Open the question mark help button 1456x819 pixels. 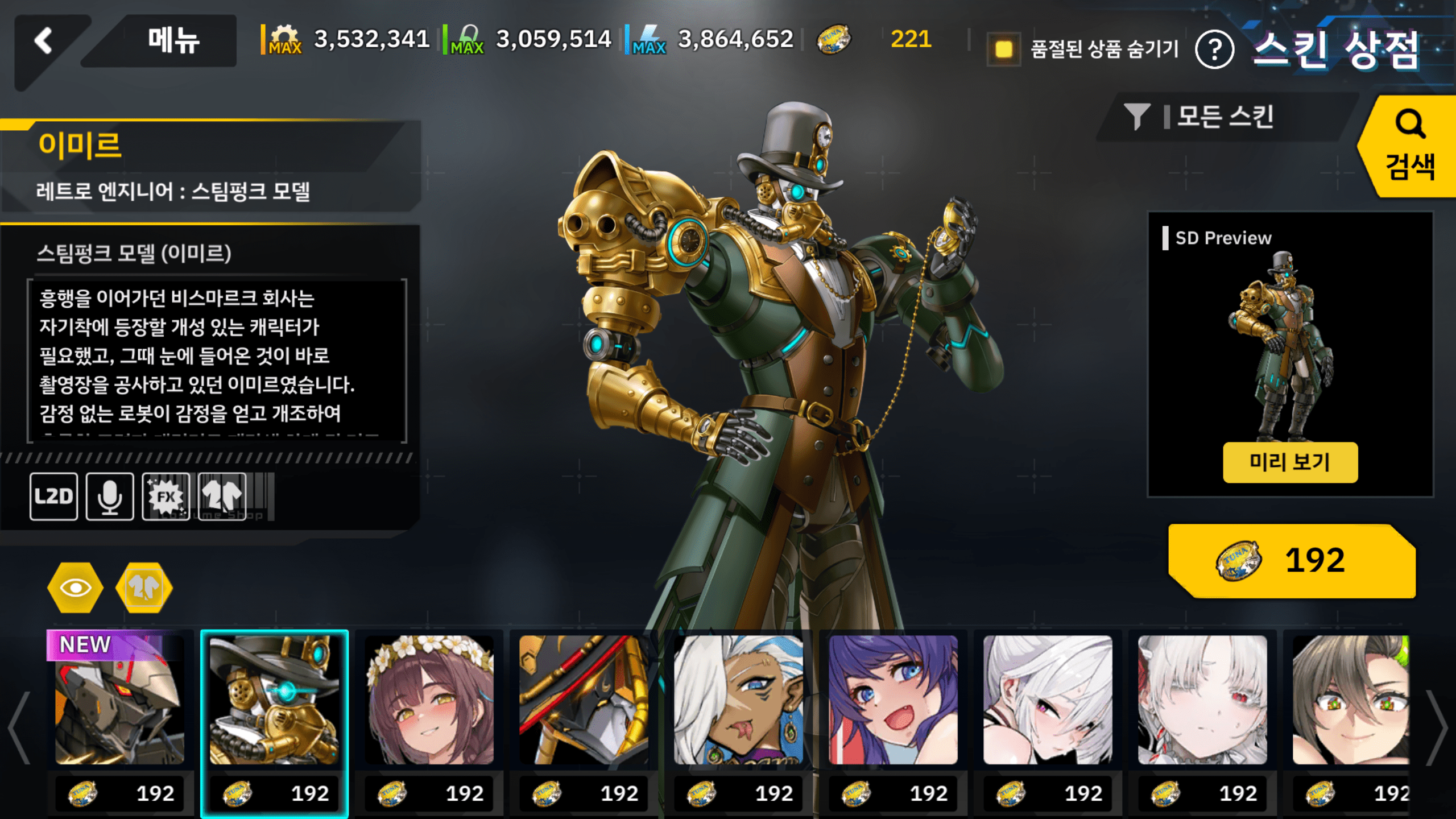tap(1214, 50)
